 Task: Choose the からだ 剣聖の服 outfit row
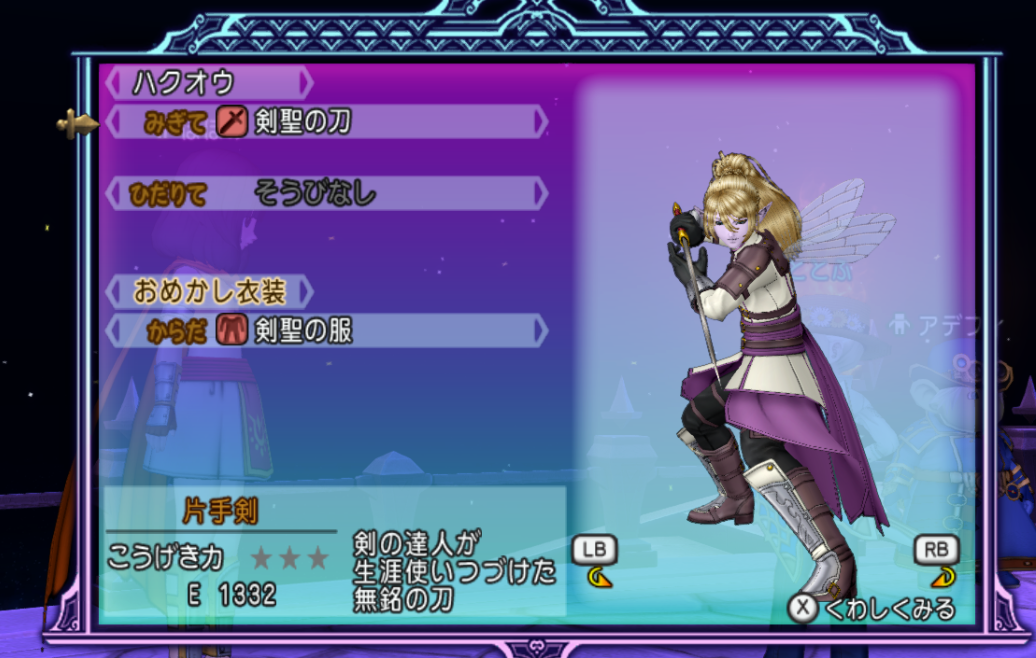(326, 330)
